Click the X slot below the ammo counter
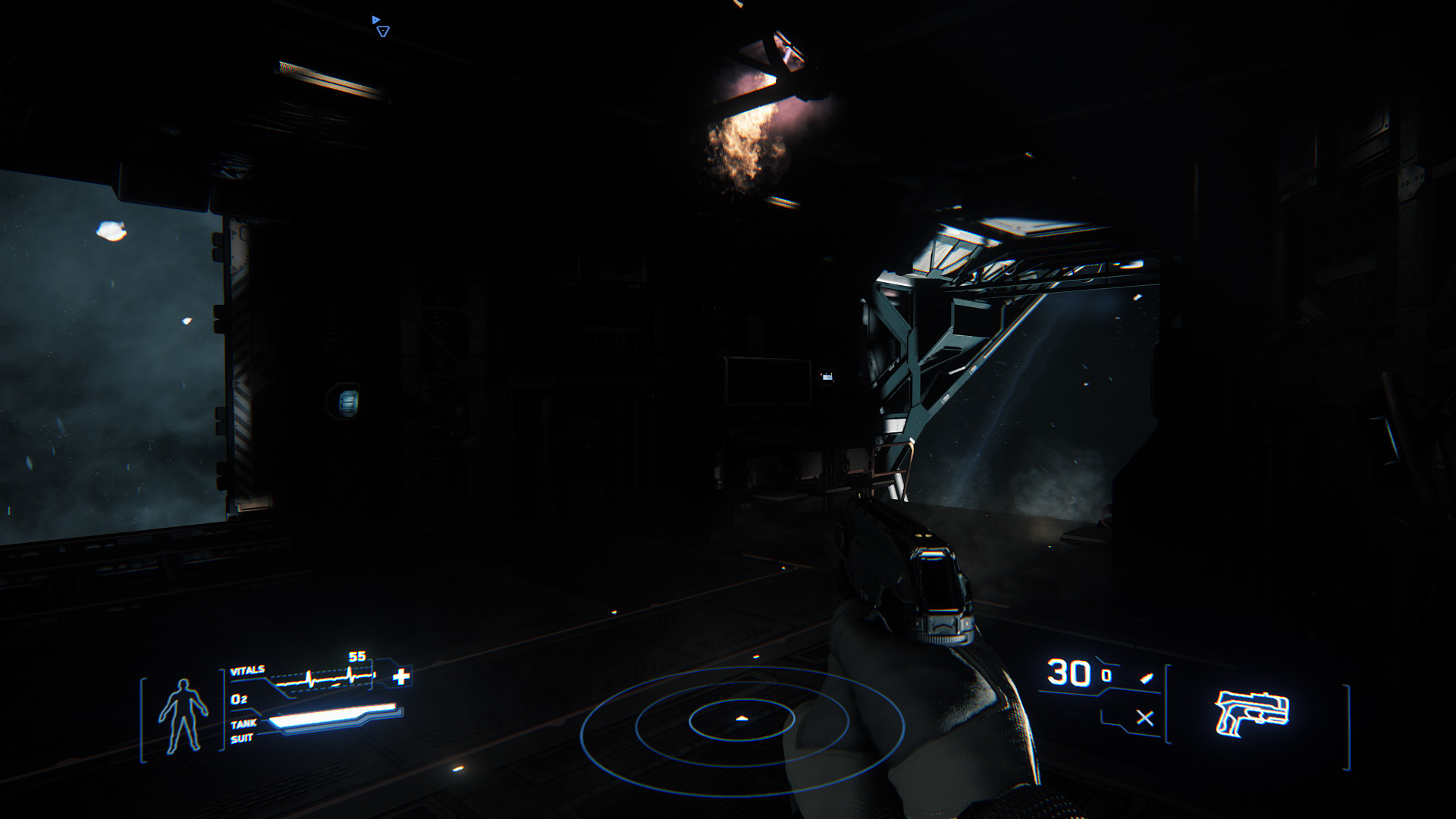This screenshot has width=1456, height=819. 1144,717
